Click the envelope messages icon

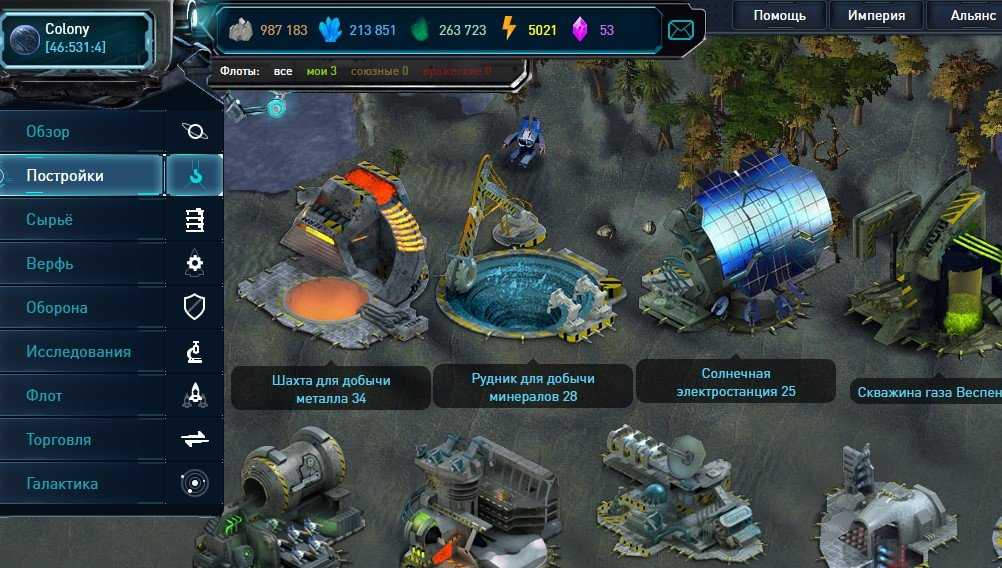pos(681,30)
